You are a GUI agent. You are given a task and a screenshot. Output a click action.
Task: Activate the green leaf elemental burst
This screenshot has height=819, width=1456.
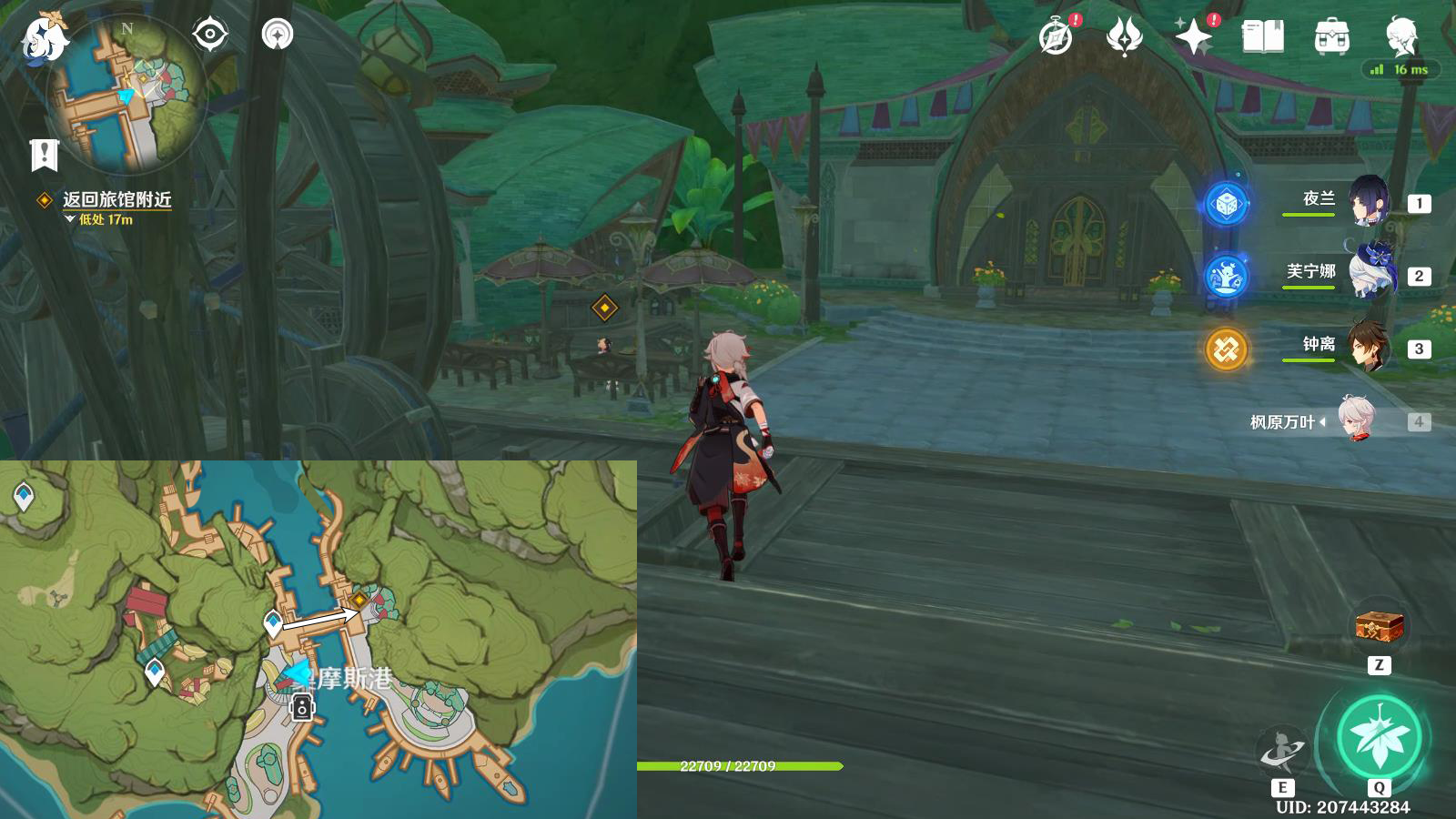coord(1379,737)
